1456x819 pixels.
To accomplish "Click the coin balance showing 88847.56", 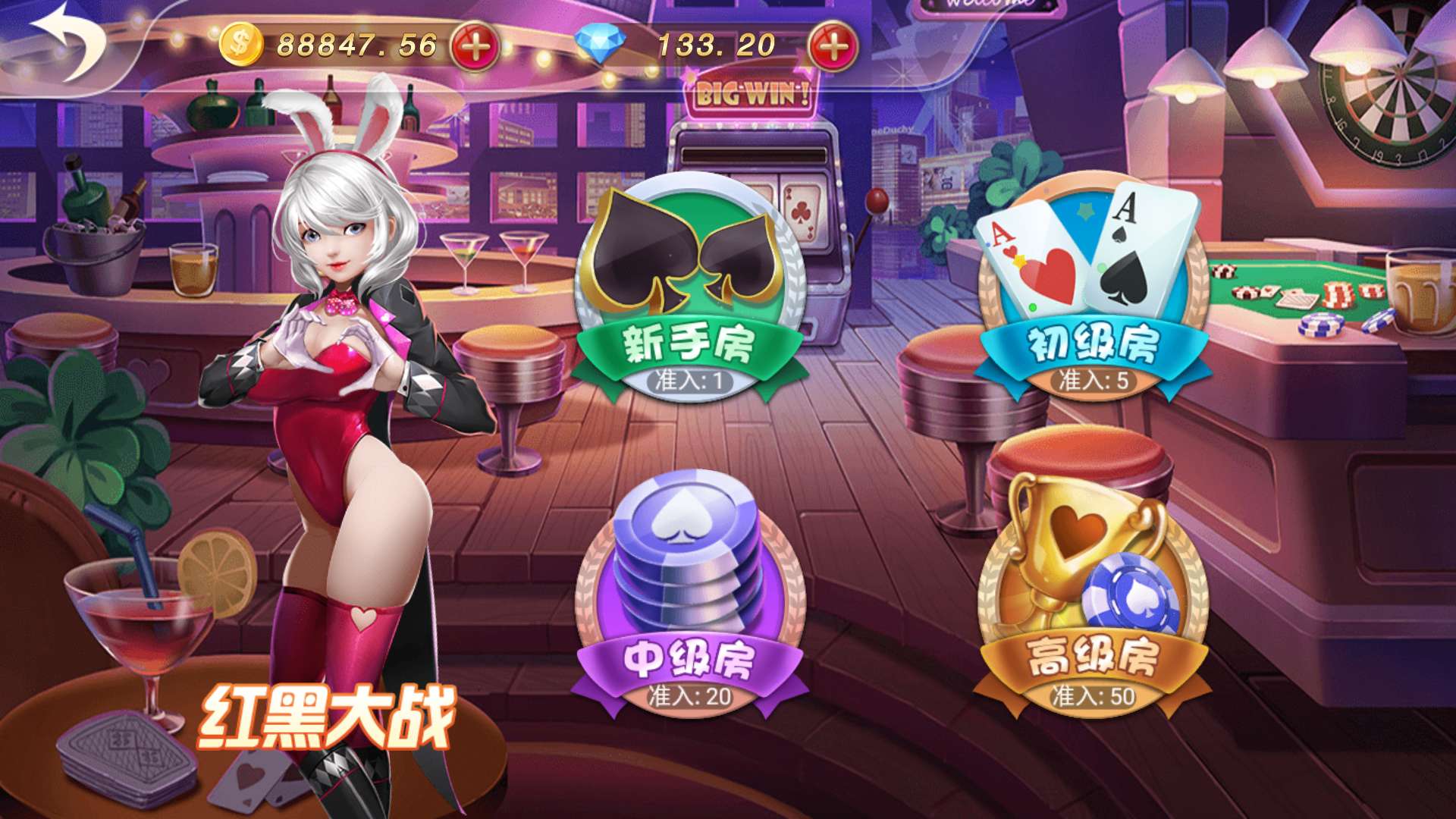I will tap(356, 43).
